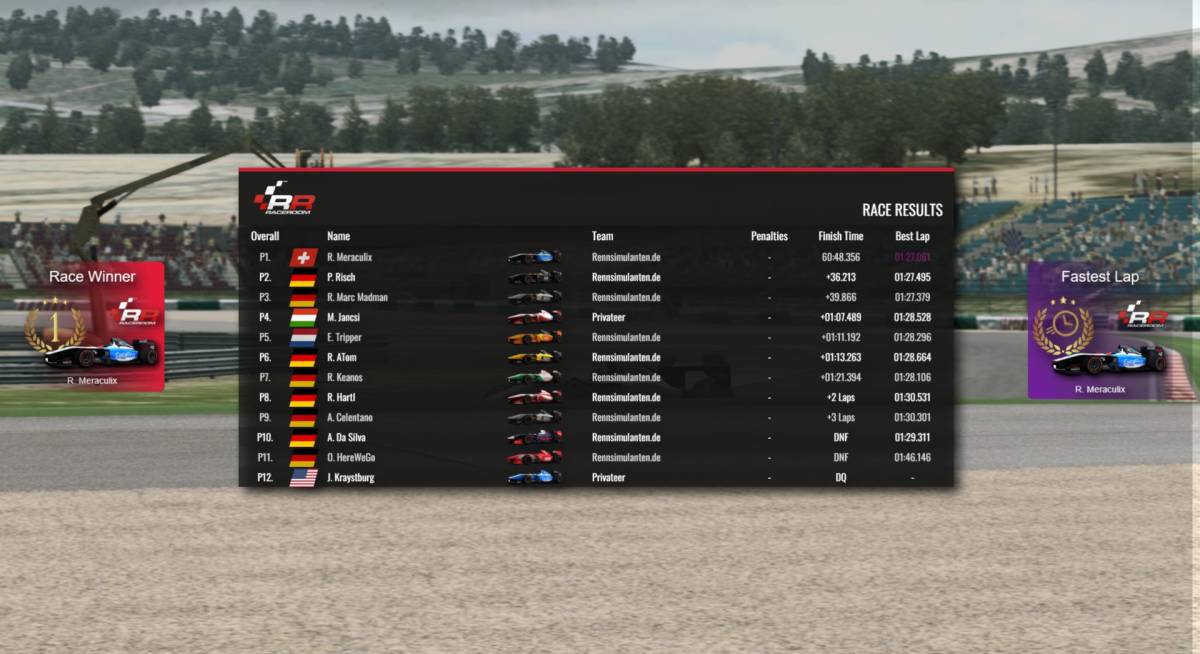
Task: Click the RaceRoom logo in results panel
Action: [x=284, y=199]
